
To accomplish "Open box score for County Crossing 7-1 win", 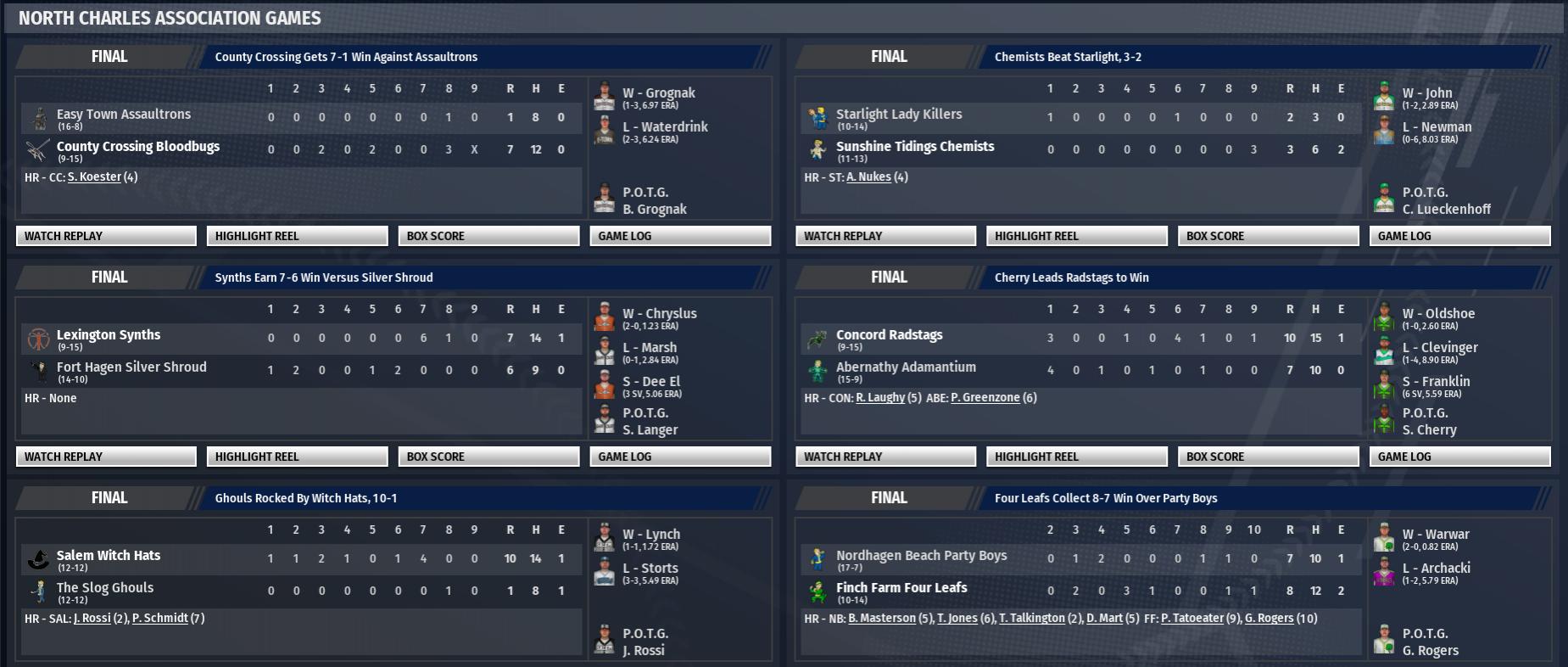I will [x=488, y=236].
